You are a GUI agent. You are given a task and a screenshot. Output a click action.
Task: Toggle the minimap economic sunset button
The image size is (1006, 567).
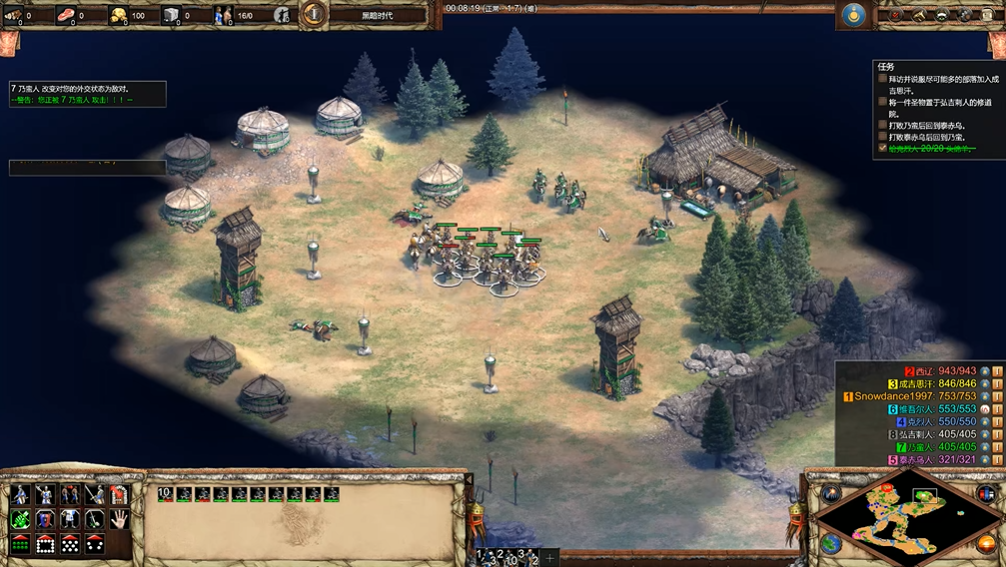(987, 543)
